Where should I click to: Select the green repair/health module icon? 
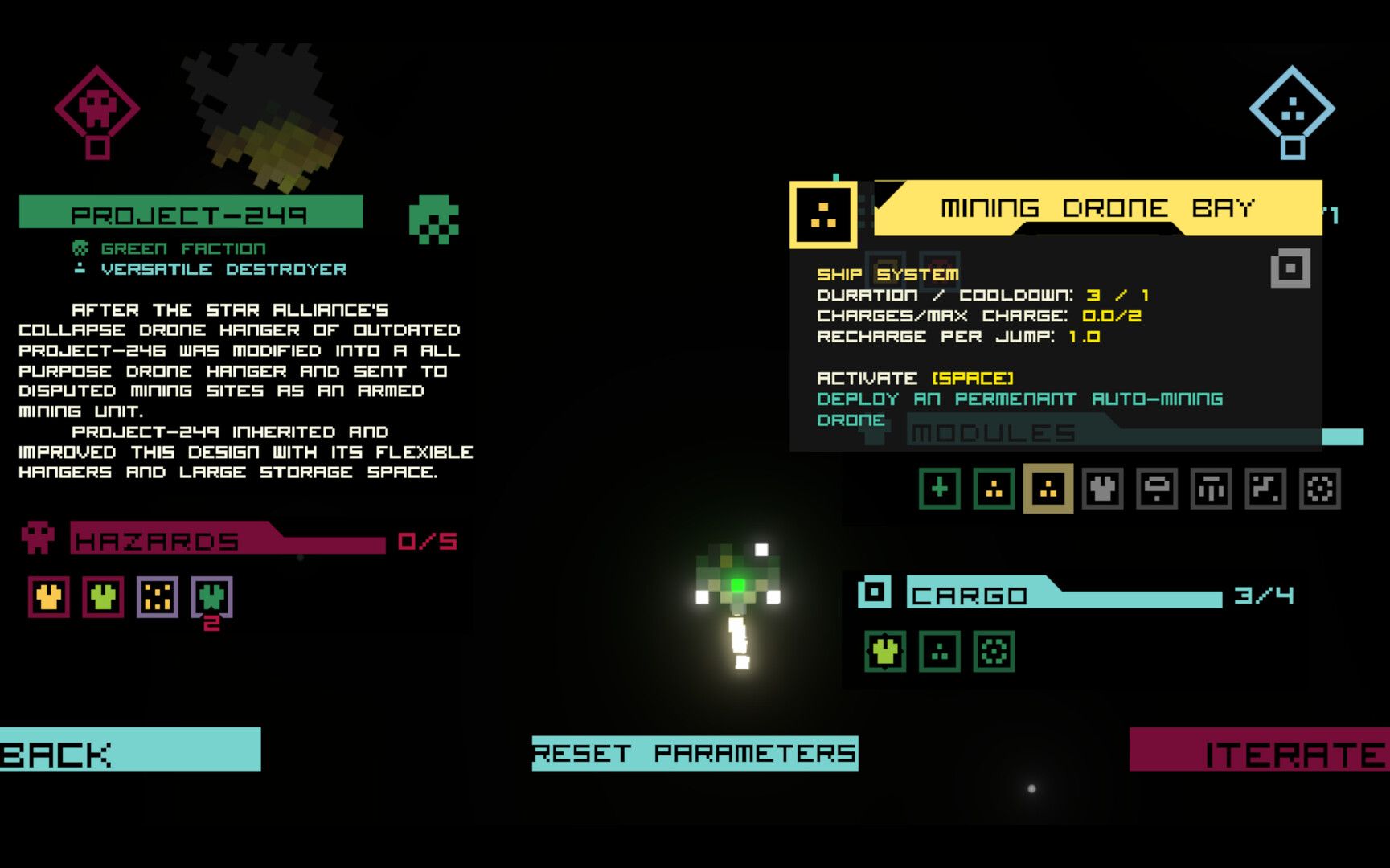[938, 488]
